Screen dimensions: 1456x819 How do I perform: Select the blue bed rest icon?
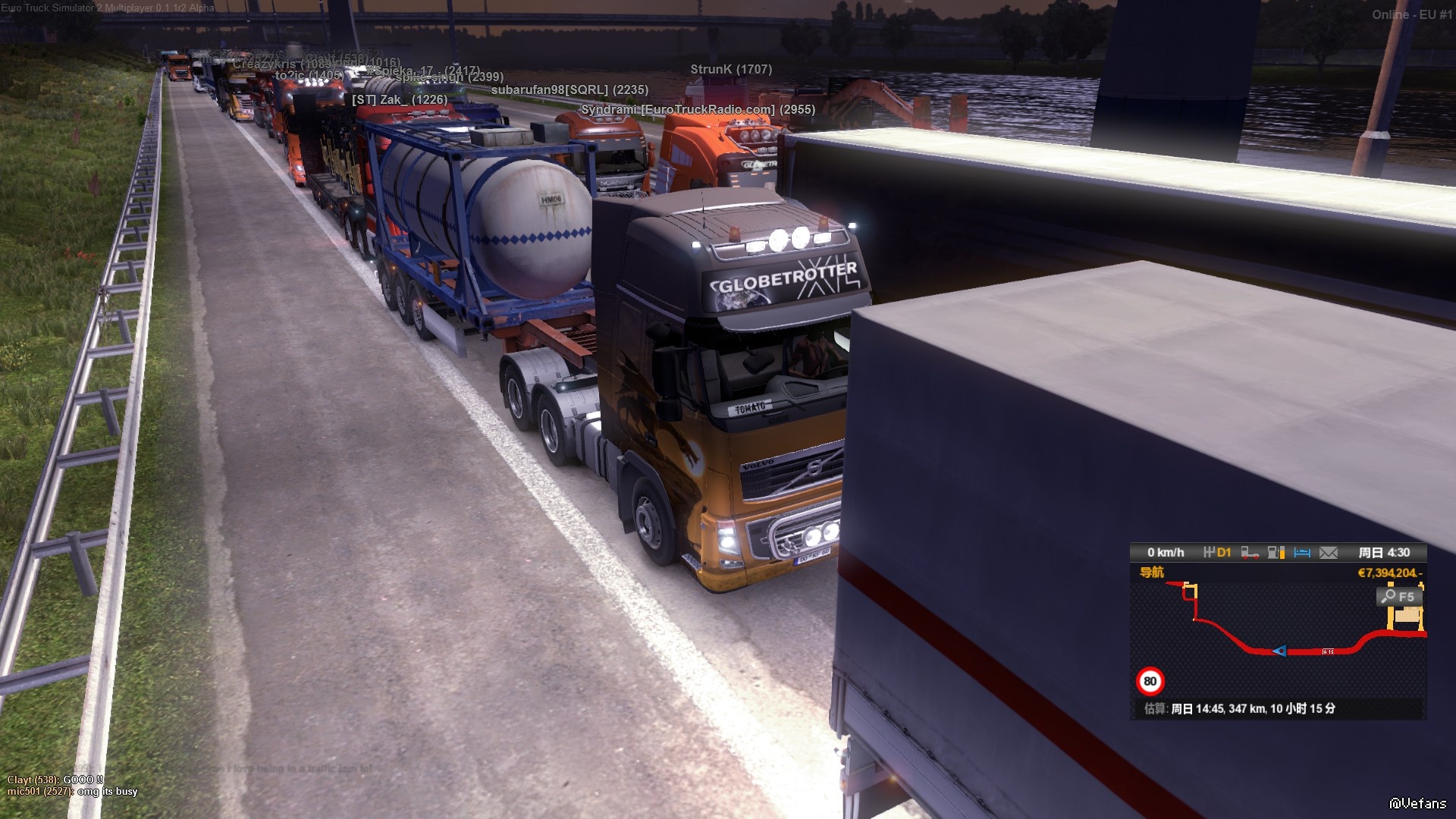[x=1302, y=553]
